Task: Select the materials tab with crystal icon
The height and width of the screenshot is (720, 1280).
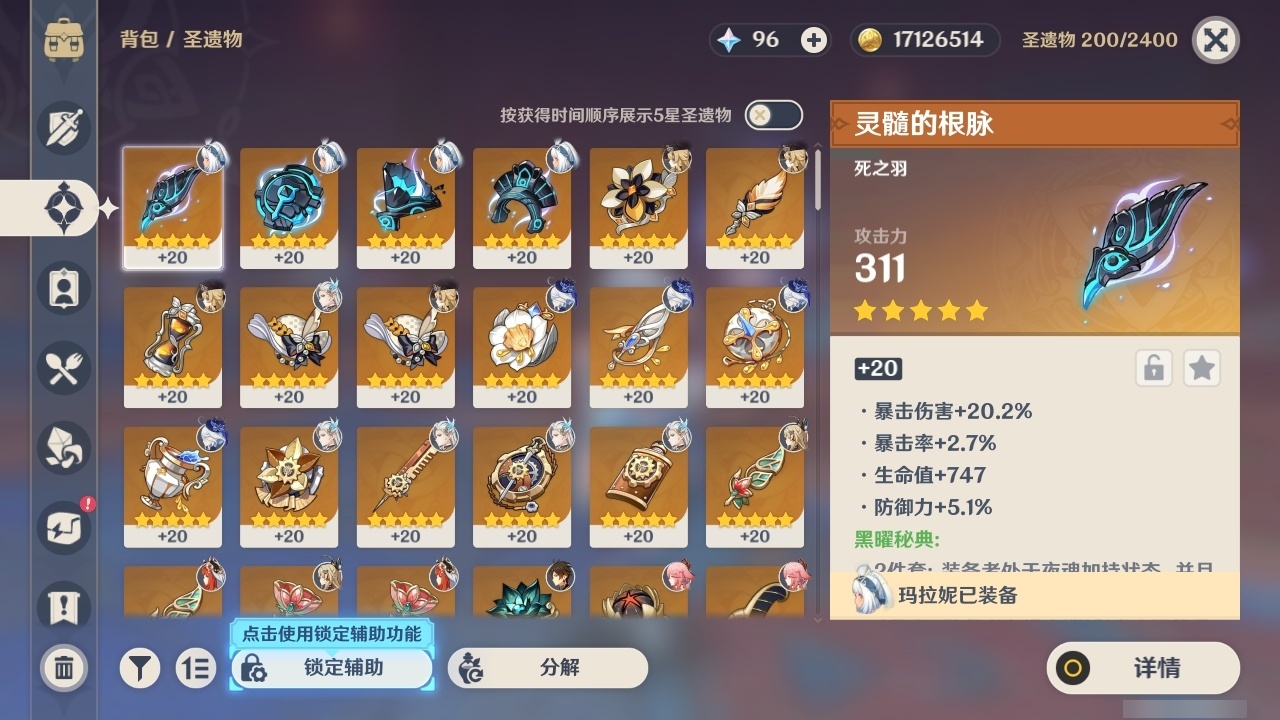Action: coord(66,447)
